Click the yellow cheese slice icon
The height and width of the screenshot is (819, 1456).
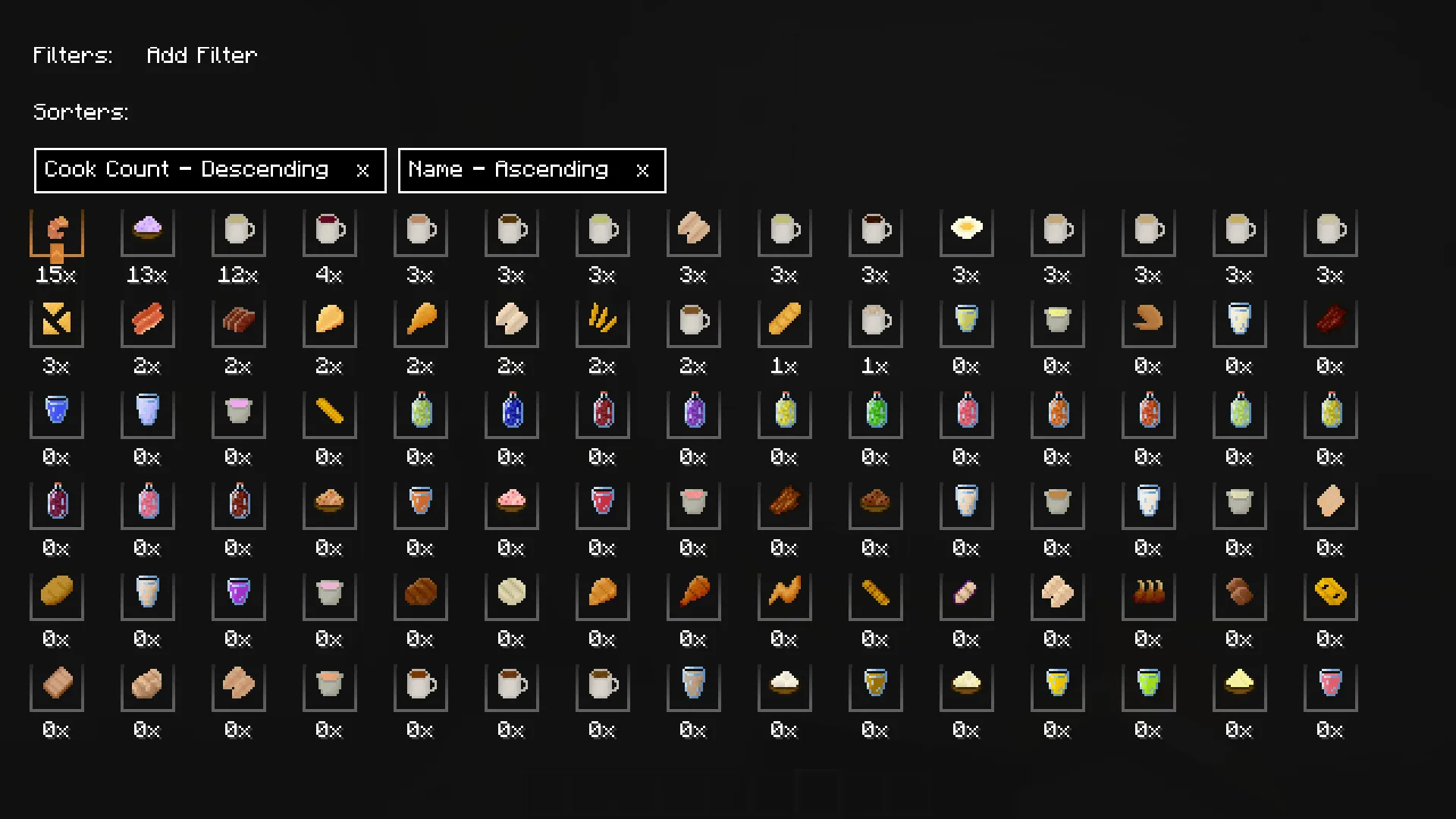coord(1330,595)
